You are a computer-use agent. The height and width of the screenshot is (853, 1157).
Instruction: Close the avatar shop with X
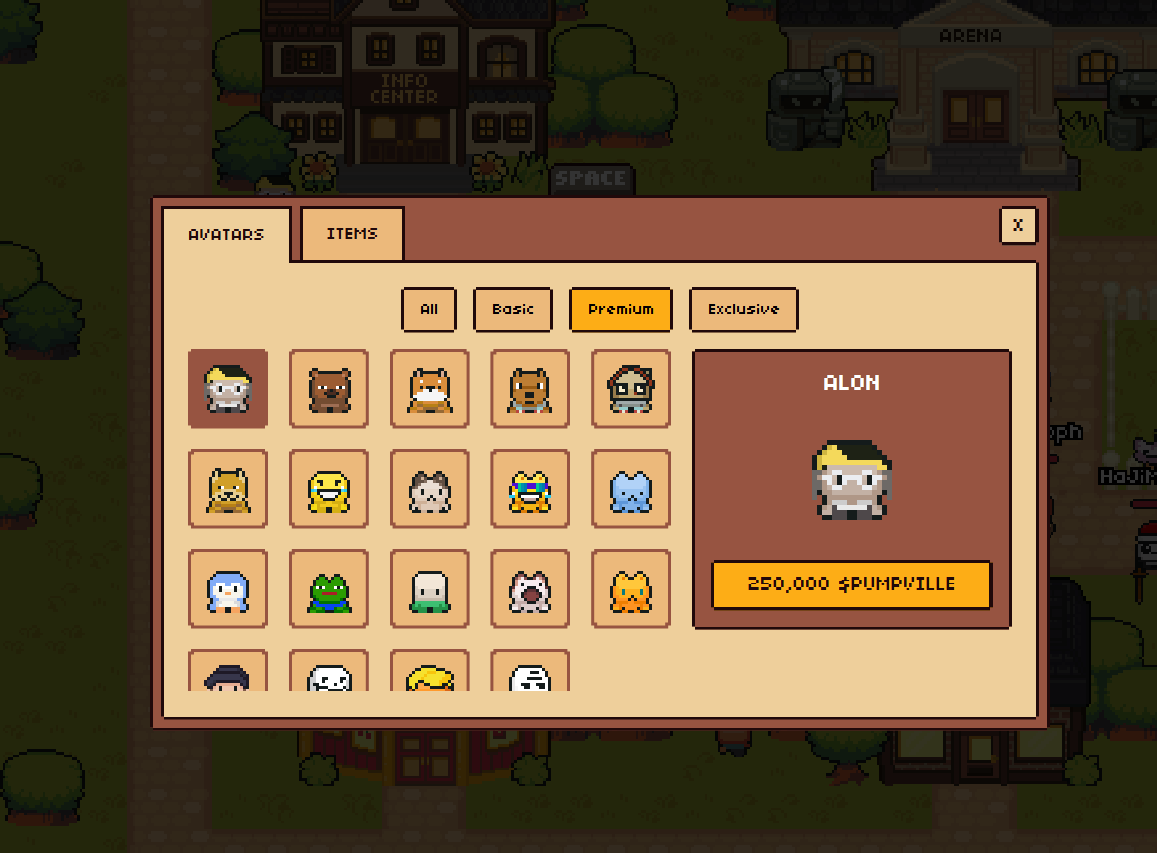[1018, 226]
